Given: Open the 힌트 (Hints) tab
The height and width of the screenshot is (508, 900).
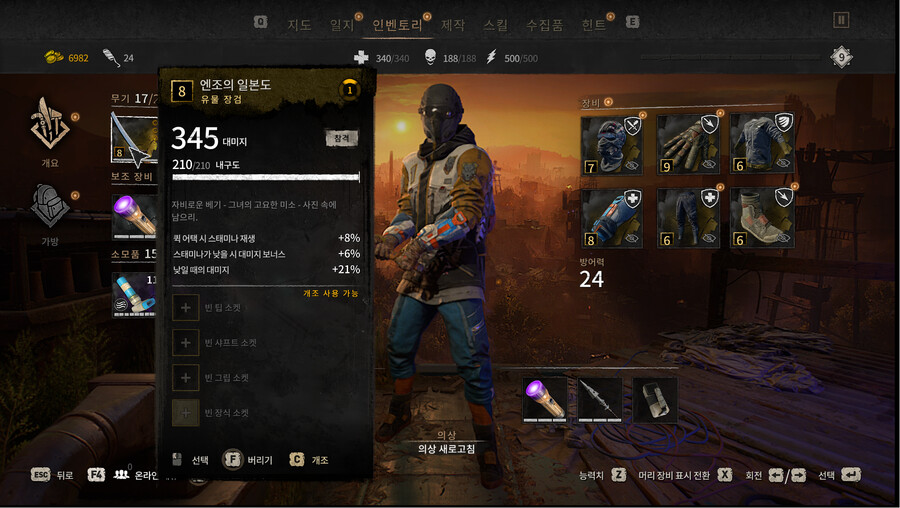Looking at the screenshot, I should pyautogui.click(x=594, y=24).
